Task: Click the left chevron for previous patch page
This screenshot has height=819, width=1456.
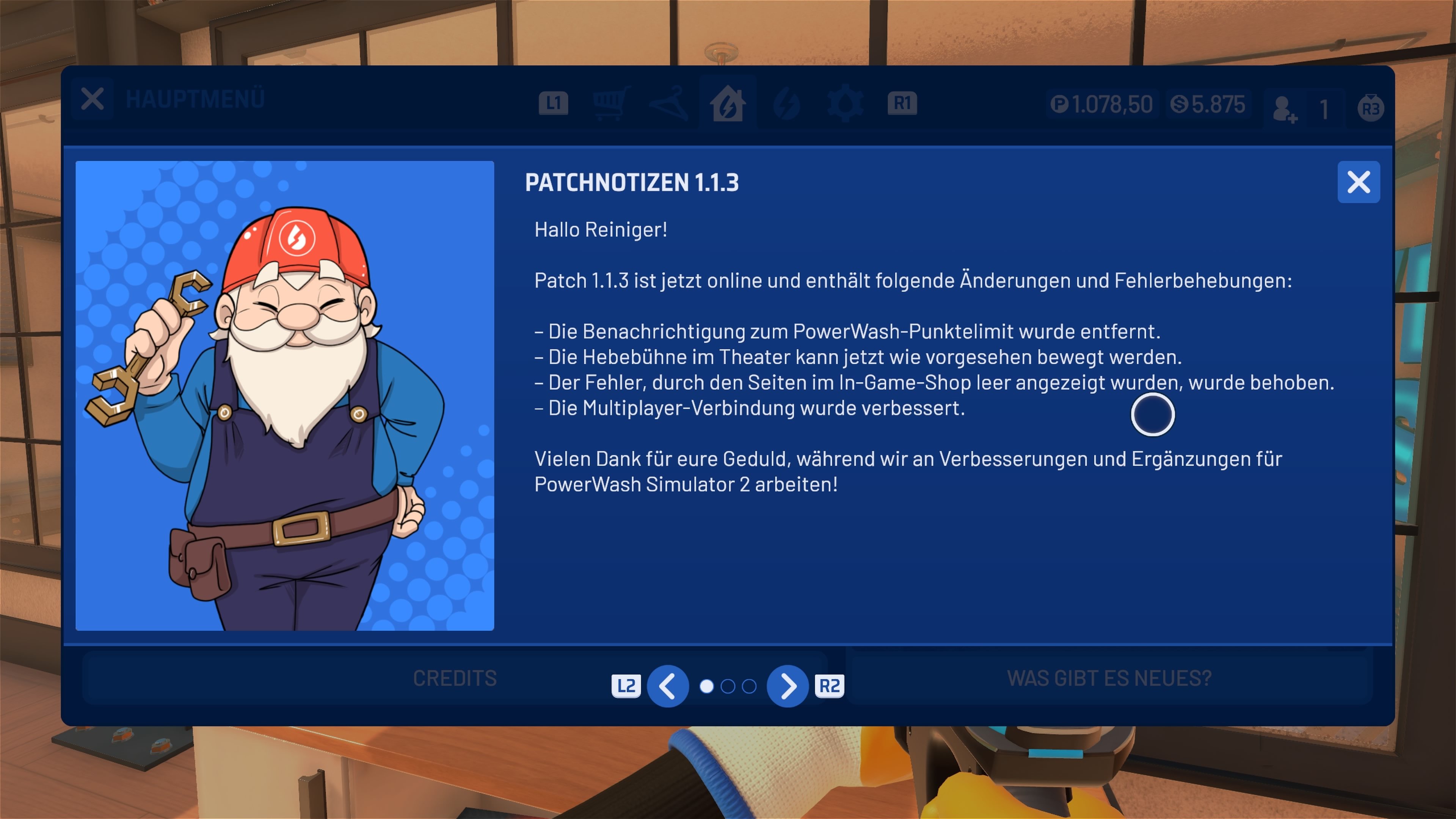Action: (668, 686)
